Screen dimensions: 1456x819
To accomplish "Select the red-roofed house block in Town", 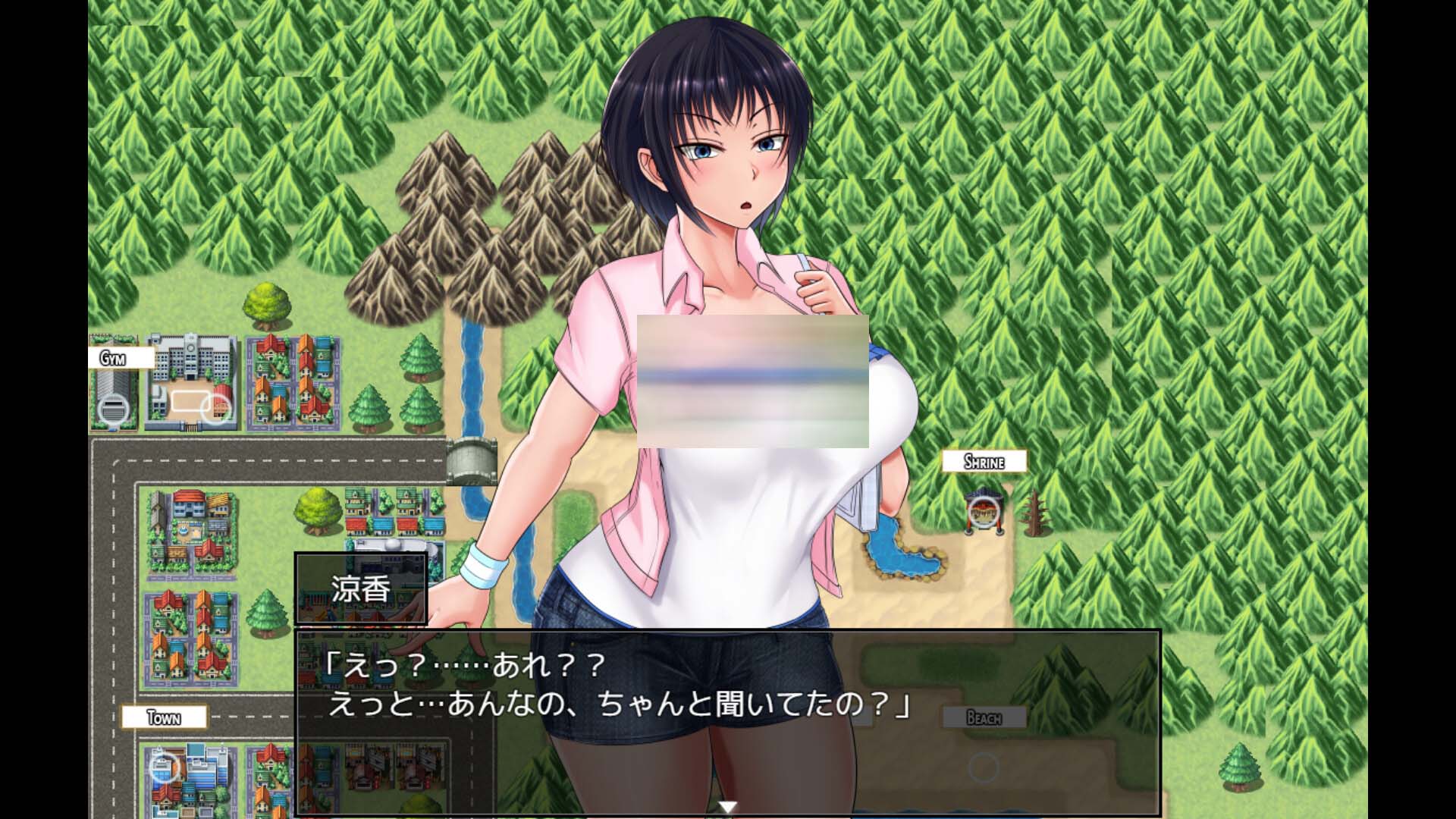I will (190, 637).
